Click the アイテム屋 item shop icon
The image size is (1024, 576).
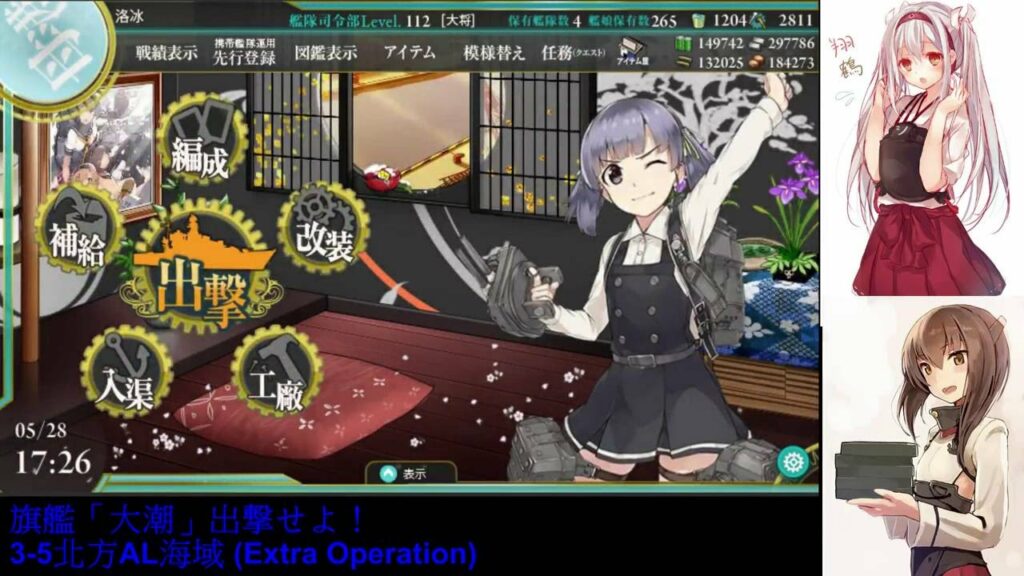click(633, 54)
